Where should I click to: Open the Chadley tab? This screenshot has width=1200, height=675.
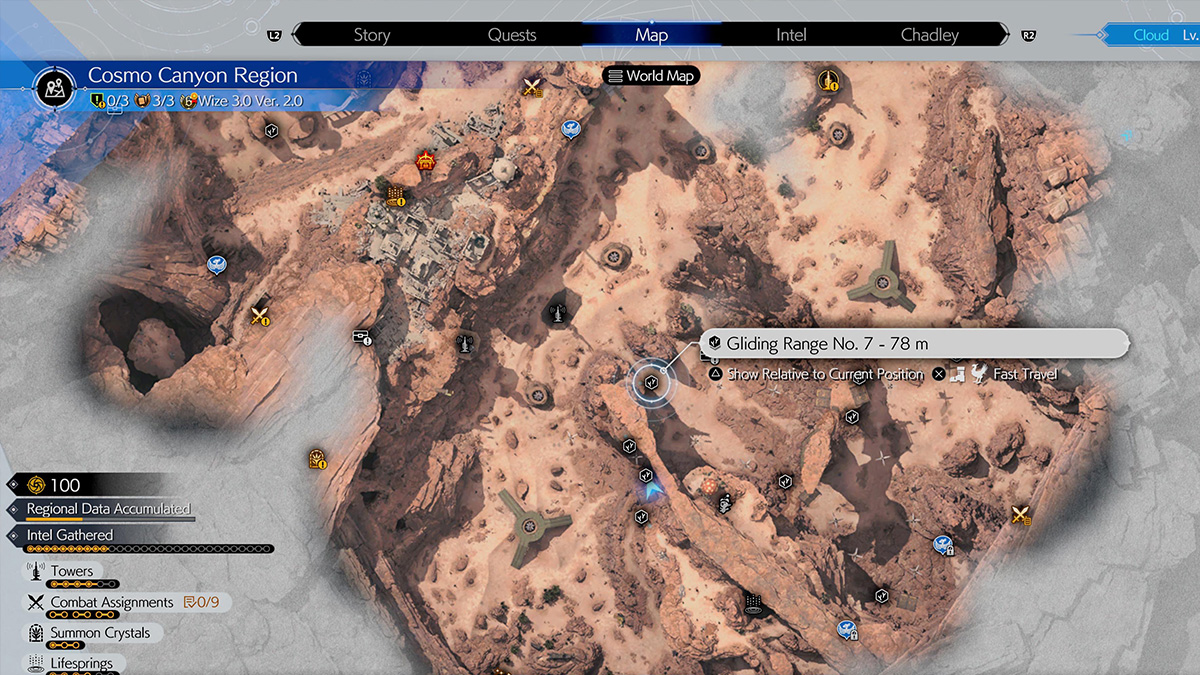[929, 35]
